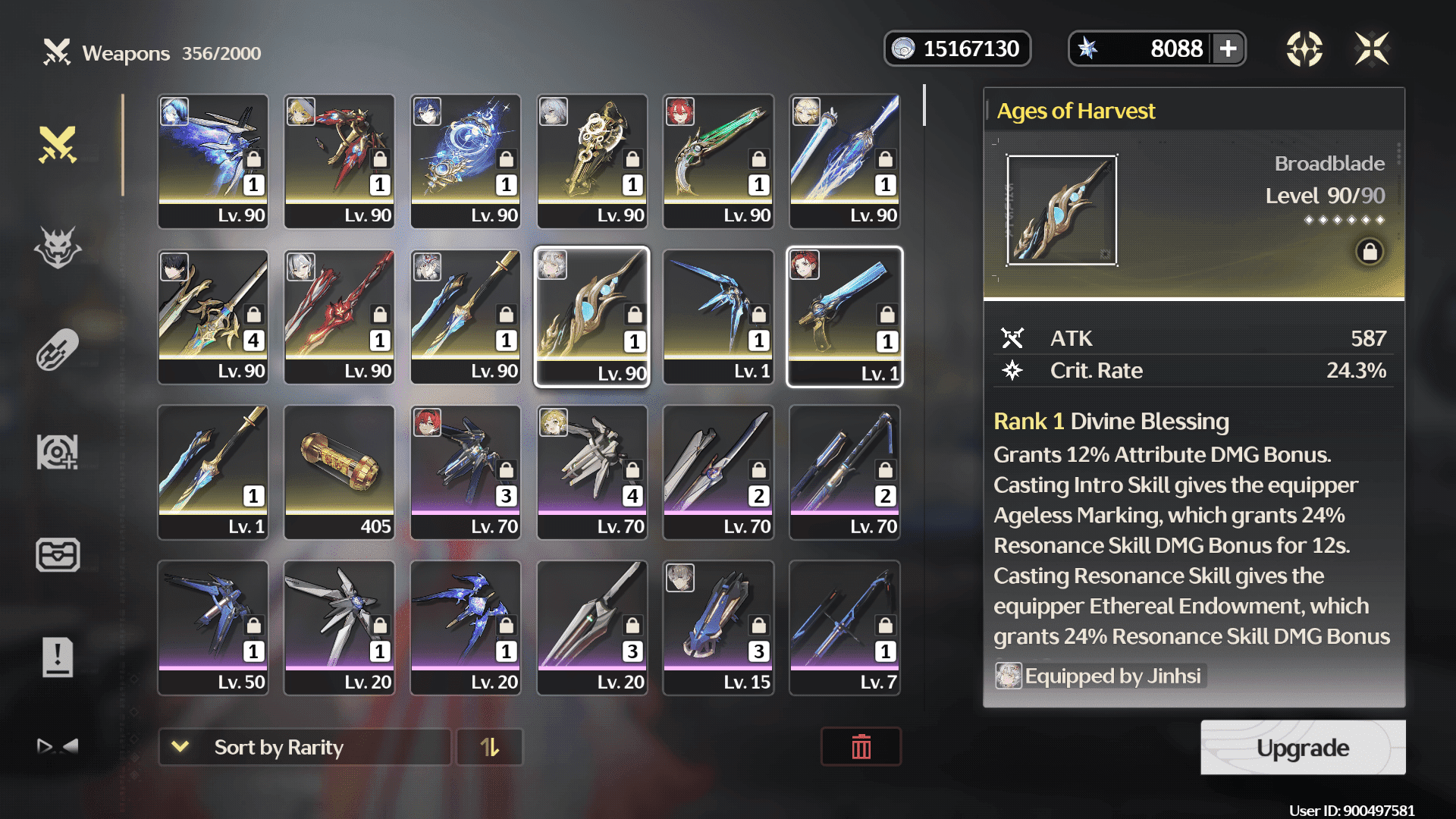The height and width of the screenshot is (819, 1456).
Task: Open the pill-shaped consumables tab
Action: tap(58, 350)
